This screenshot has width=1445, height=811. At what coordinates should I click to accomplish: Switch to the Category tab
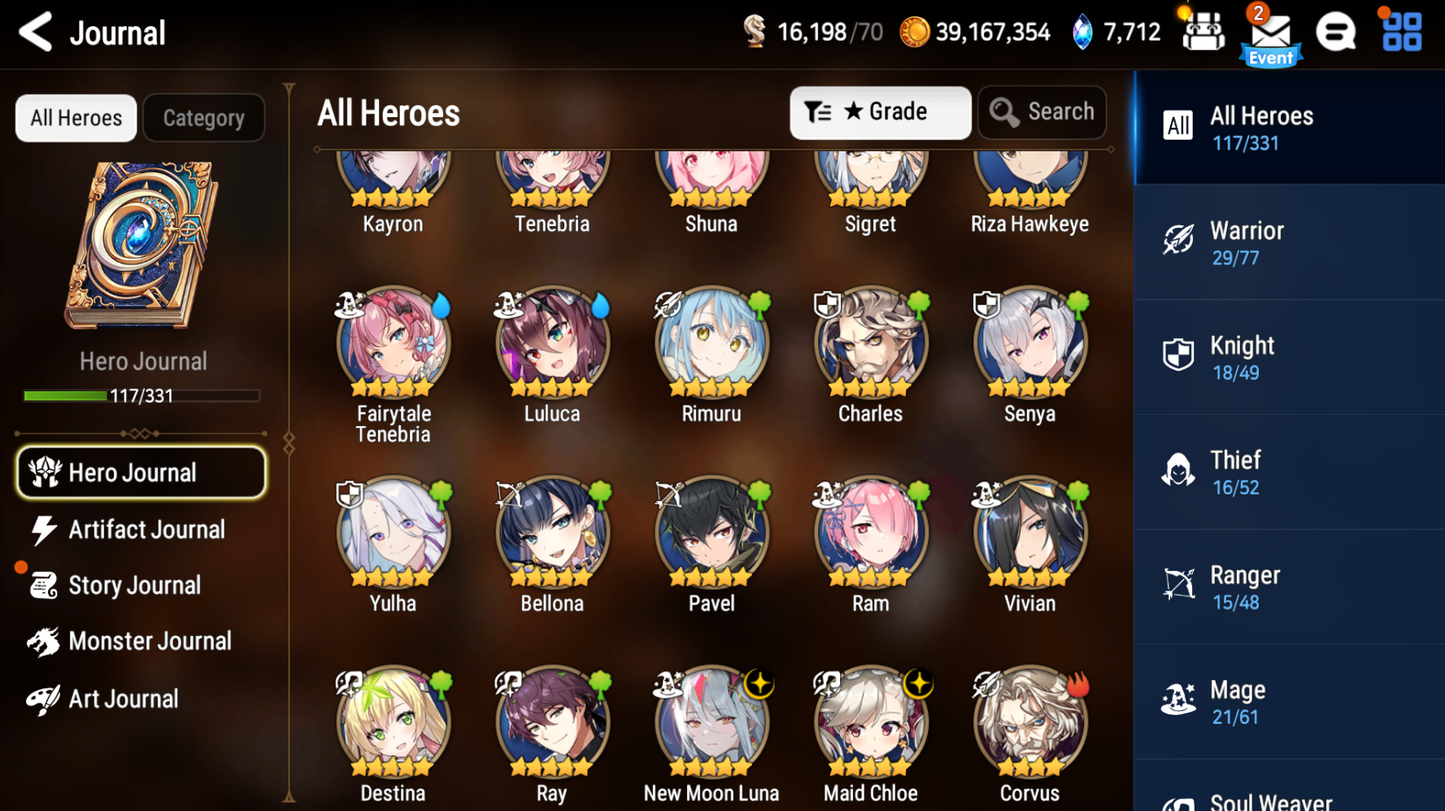point(204,117)
